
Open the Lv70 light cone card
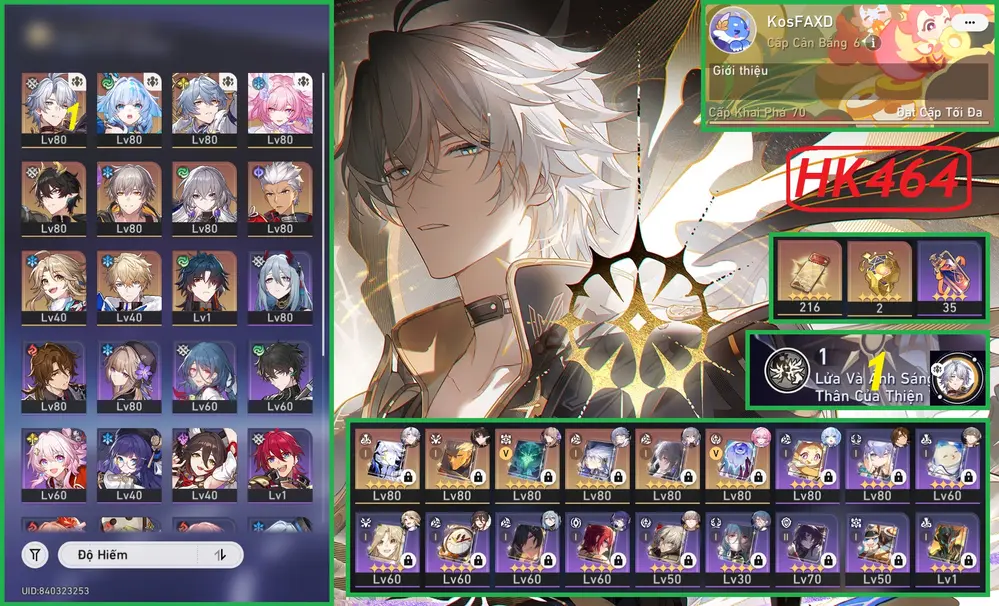coord(807,548)
